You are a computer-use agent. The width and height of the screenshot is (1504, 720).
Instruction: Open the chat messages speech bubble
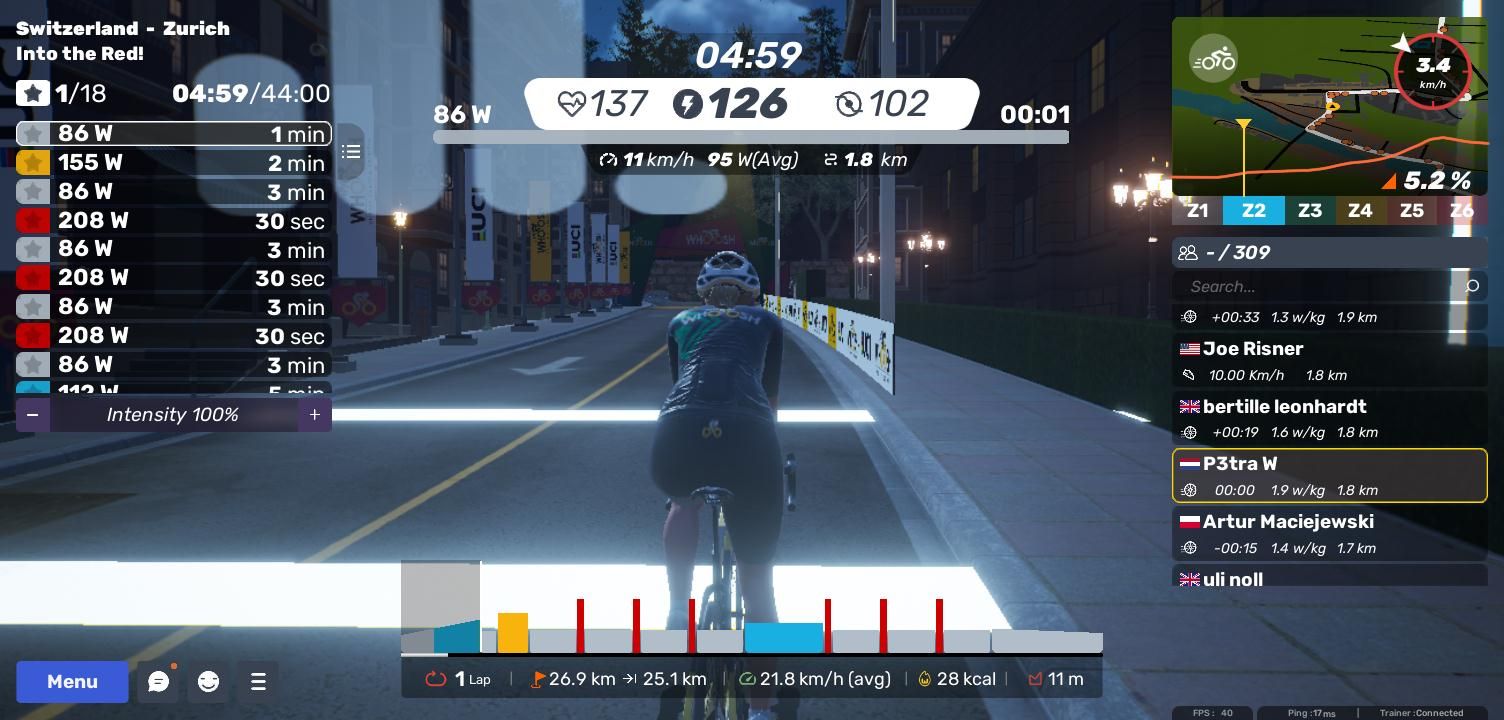pos(158,681)
